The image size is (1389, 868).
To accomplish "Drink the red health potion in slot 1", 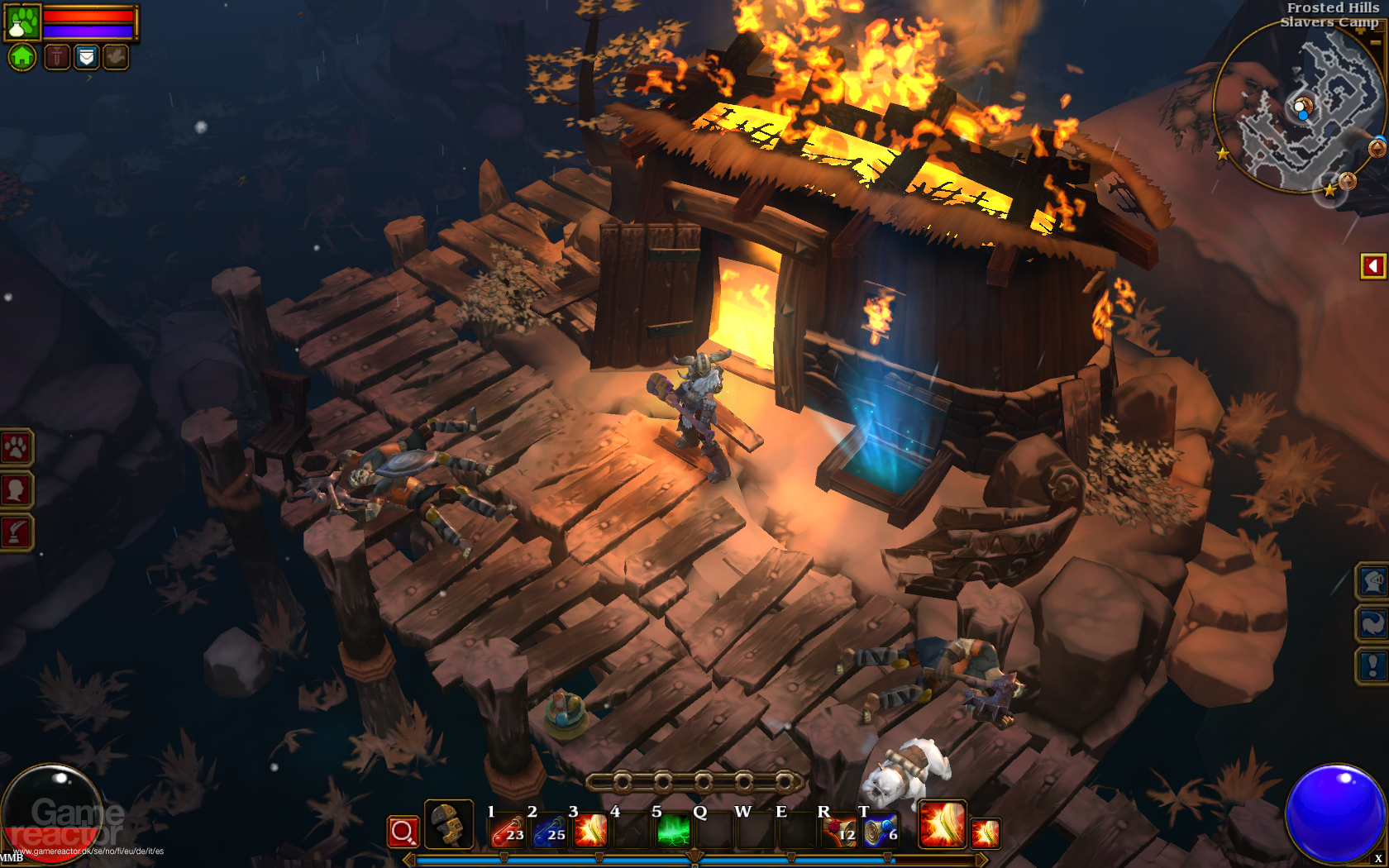I will (x=510, y=832).
